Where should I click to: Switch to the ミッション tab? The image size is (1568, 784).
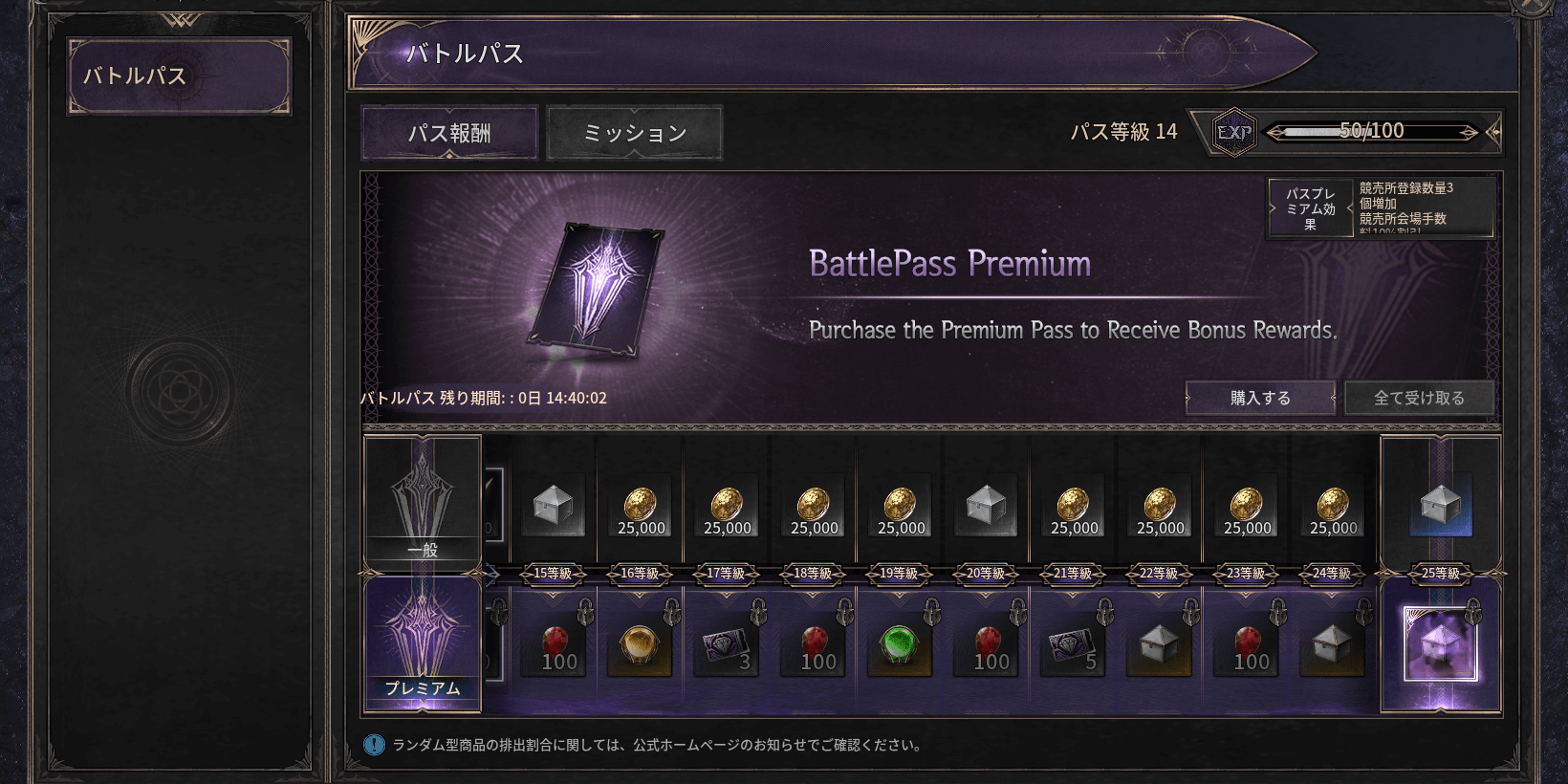click(x=634, y=132)
